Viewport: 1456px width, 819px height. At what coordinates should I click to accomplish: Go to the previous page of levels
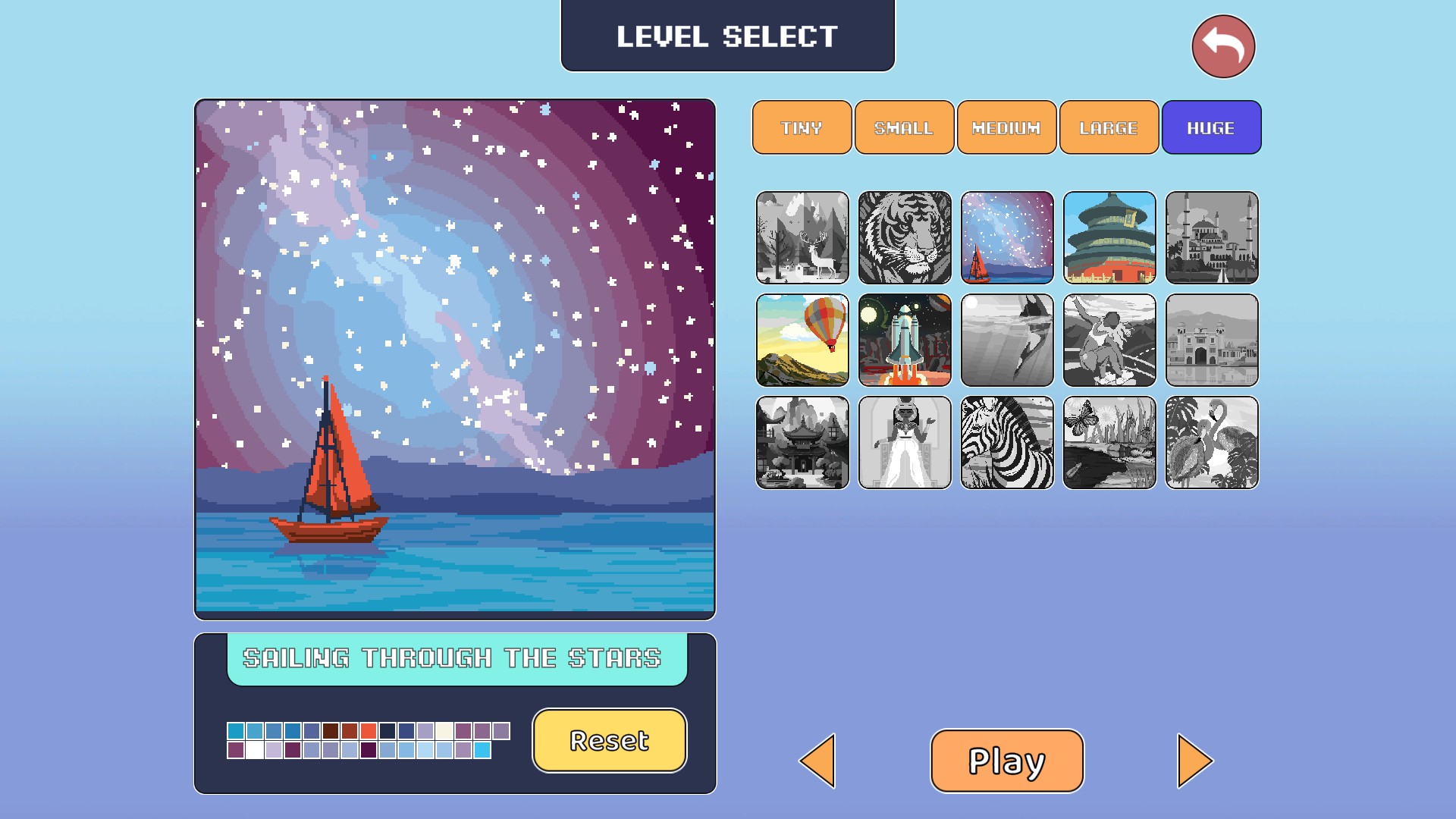tap(818, 761)
